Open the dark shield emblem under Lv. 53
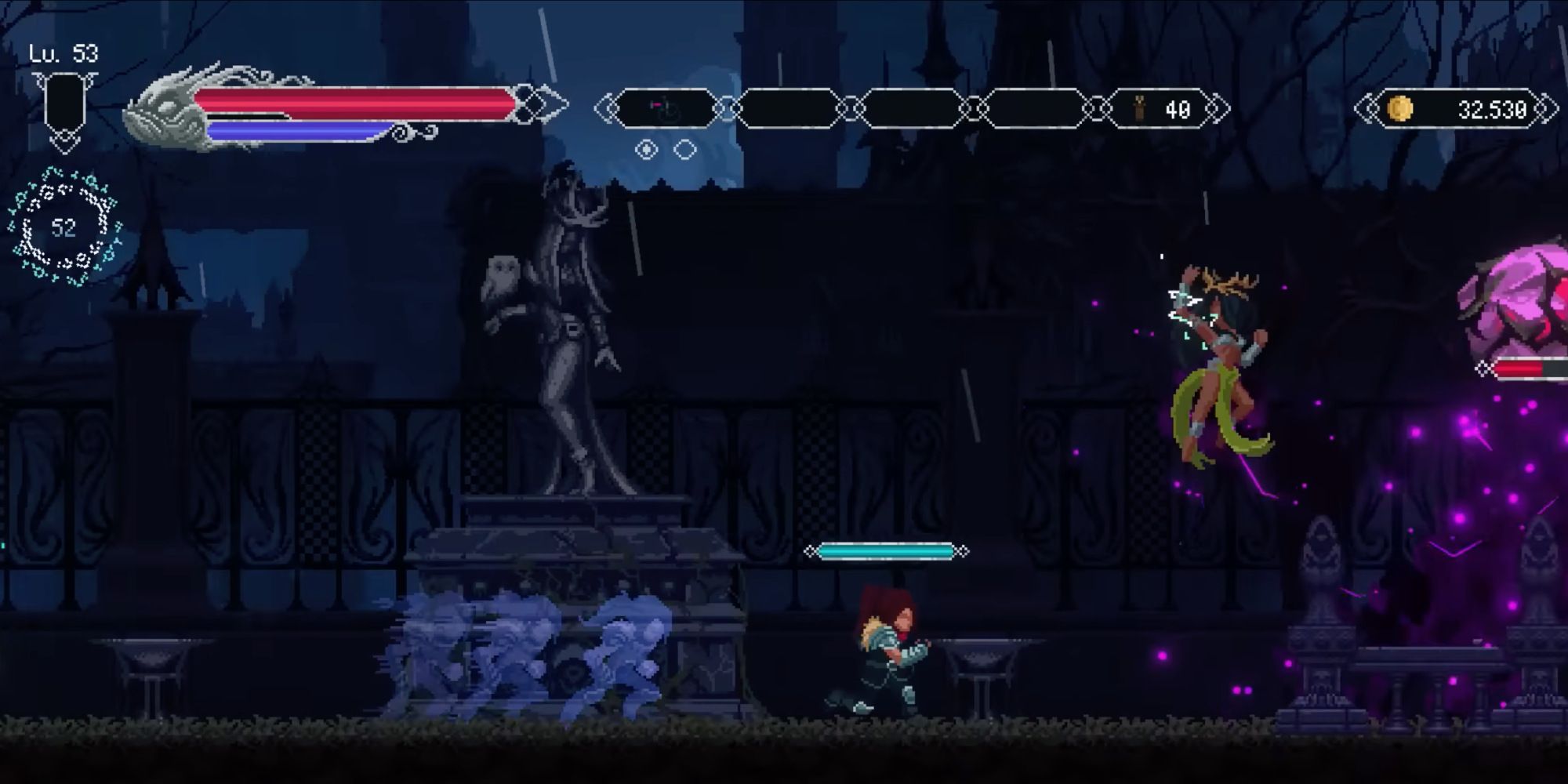1568x784 pixels. [x=67, y=102]
